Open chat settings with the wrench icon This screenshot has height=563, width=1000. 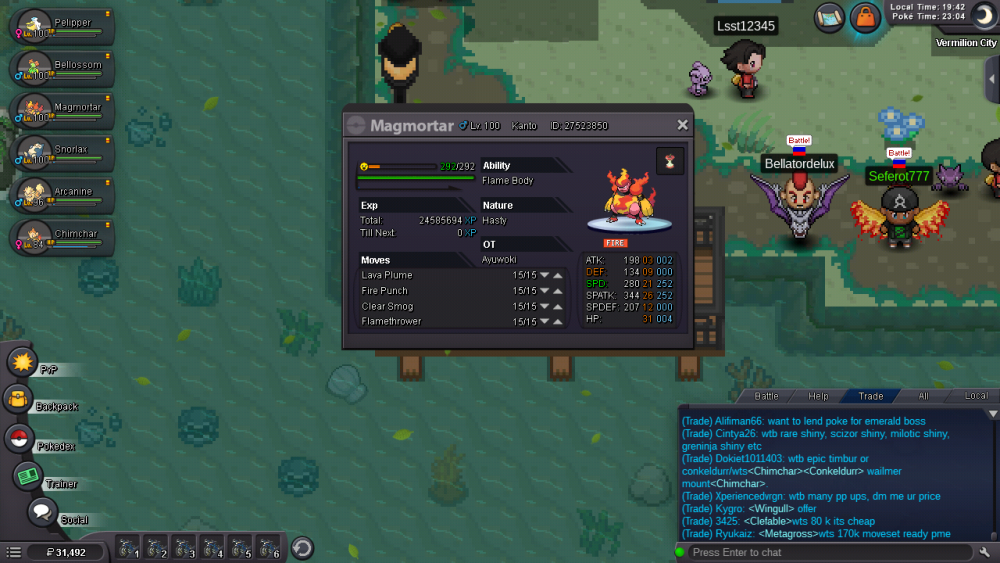click(986, 552)
